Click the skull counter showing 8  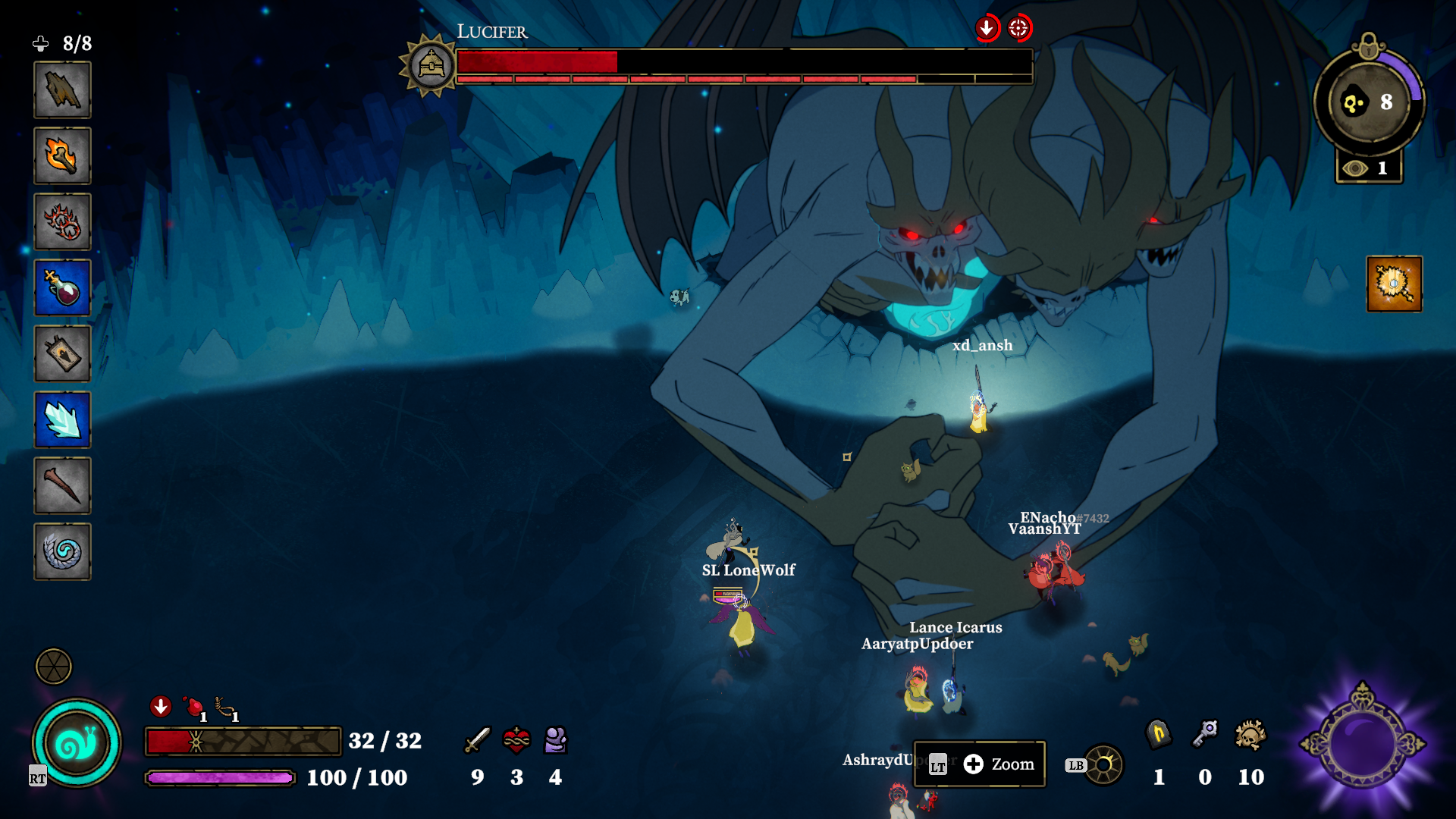[1369, 102]
